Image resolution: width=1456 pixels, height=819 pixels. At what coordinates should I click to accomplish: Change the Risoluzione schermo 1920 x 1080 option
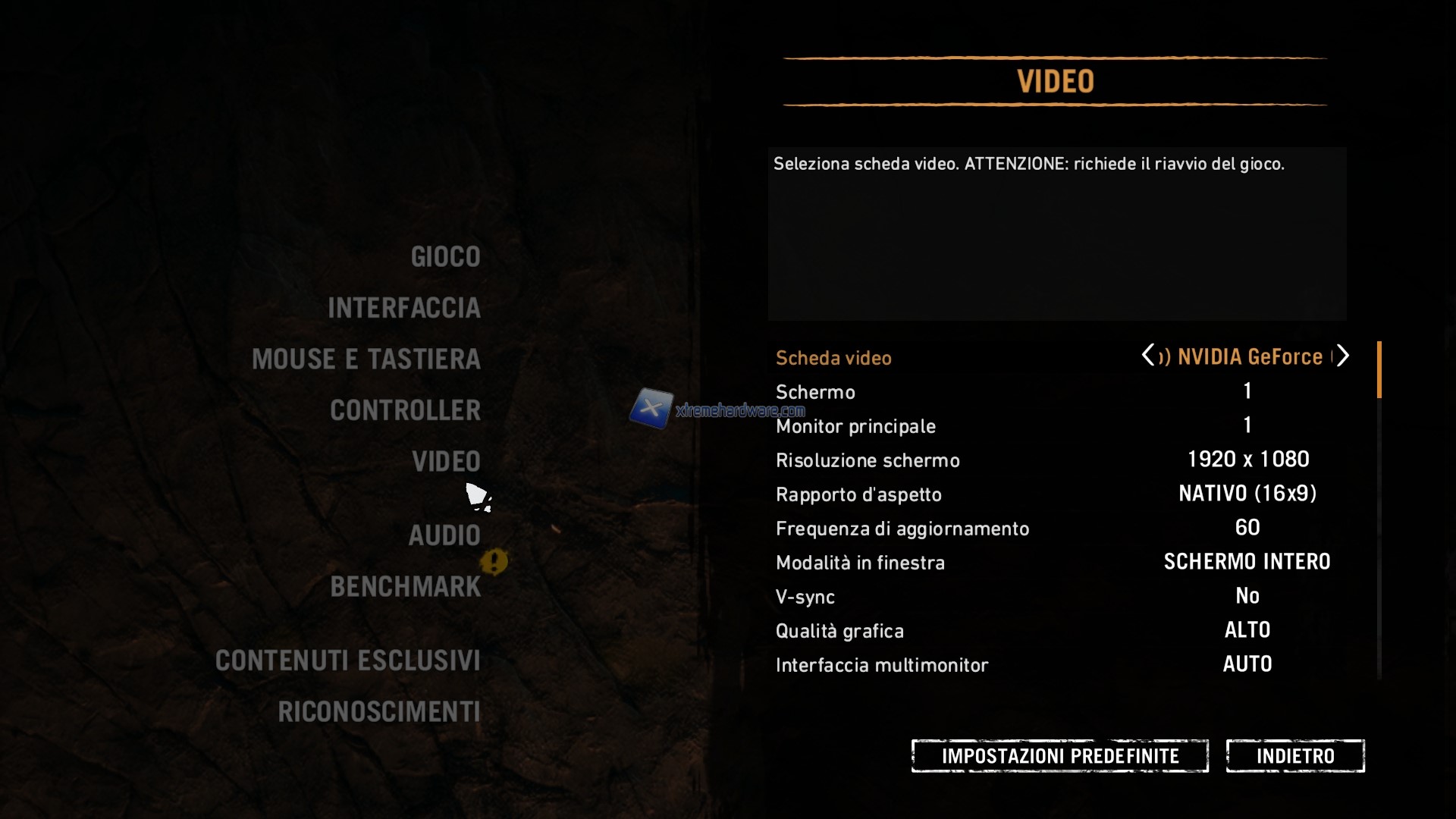pos(1247,460)
